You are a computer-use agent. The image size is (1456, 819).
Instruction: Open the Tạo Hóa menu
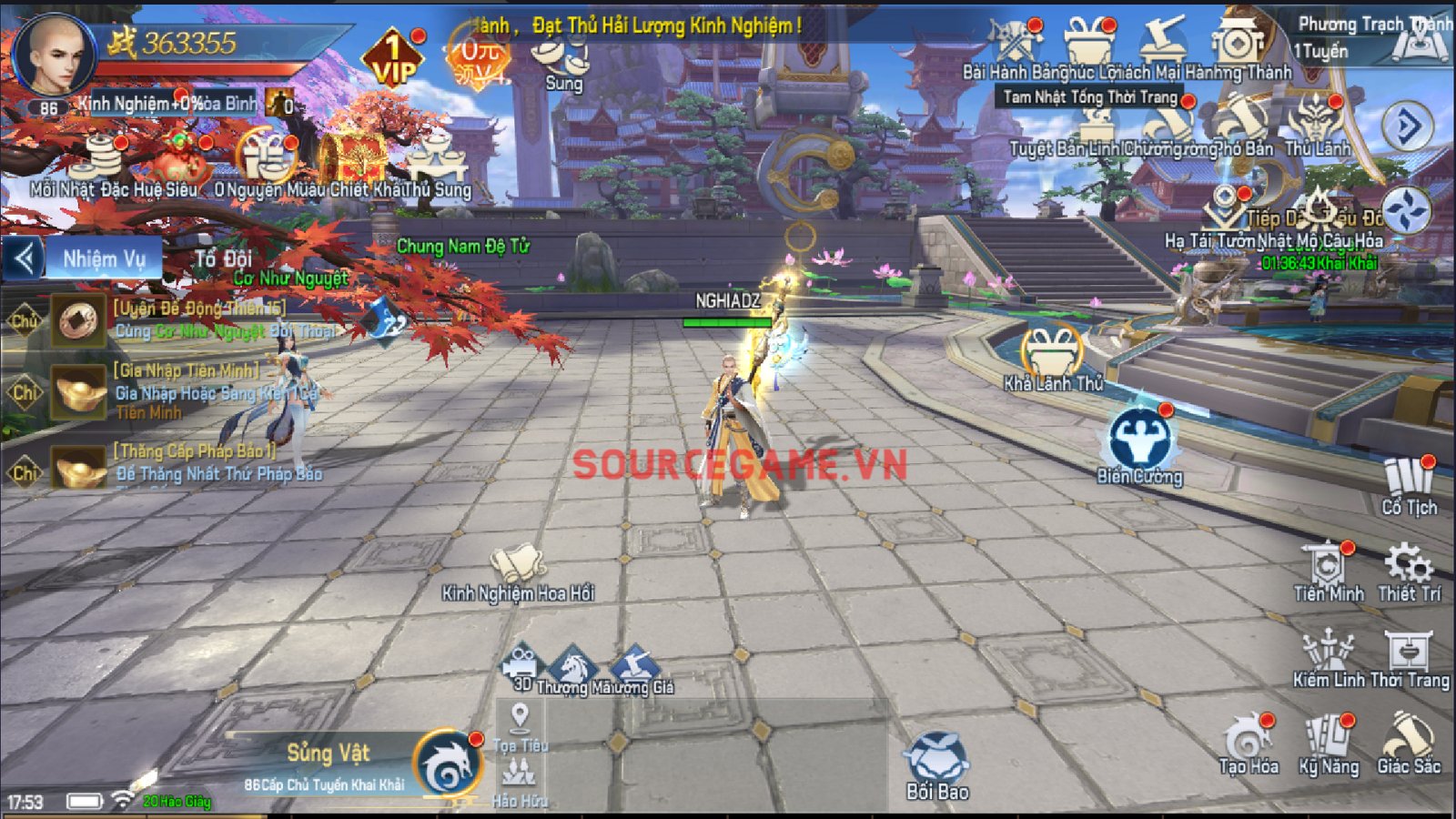click(x=1249, y=742)
